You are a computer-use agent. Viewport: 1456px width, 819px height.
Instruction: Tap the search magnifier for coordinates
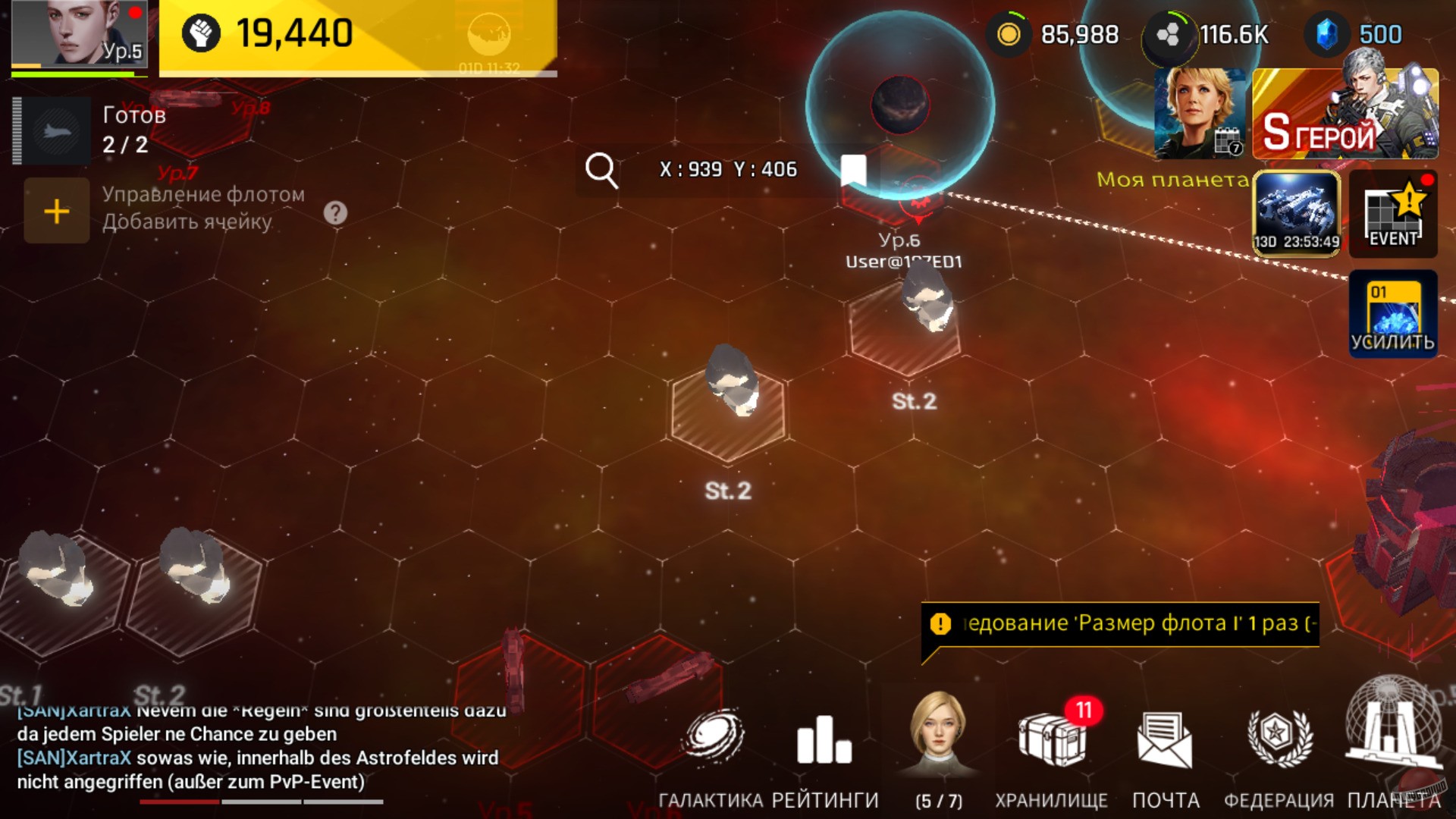(603, 169)
